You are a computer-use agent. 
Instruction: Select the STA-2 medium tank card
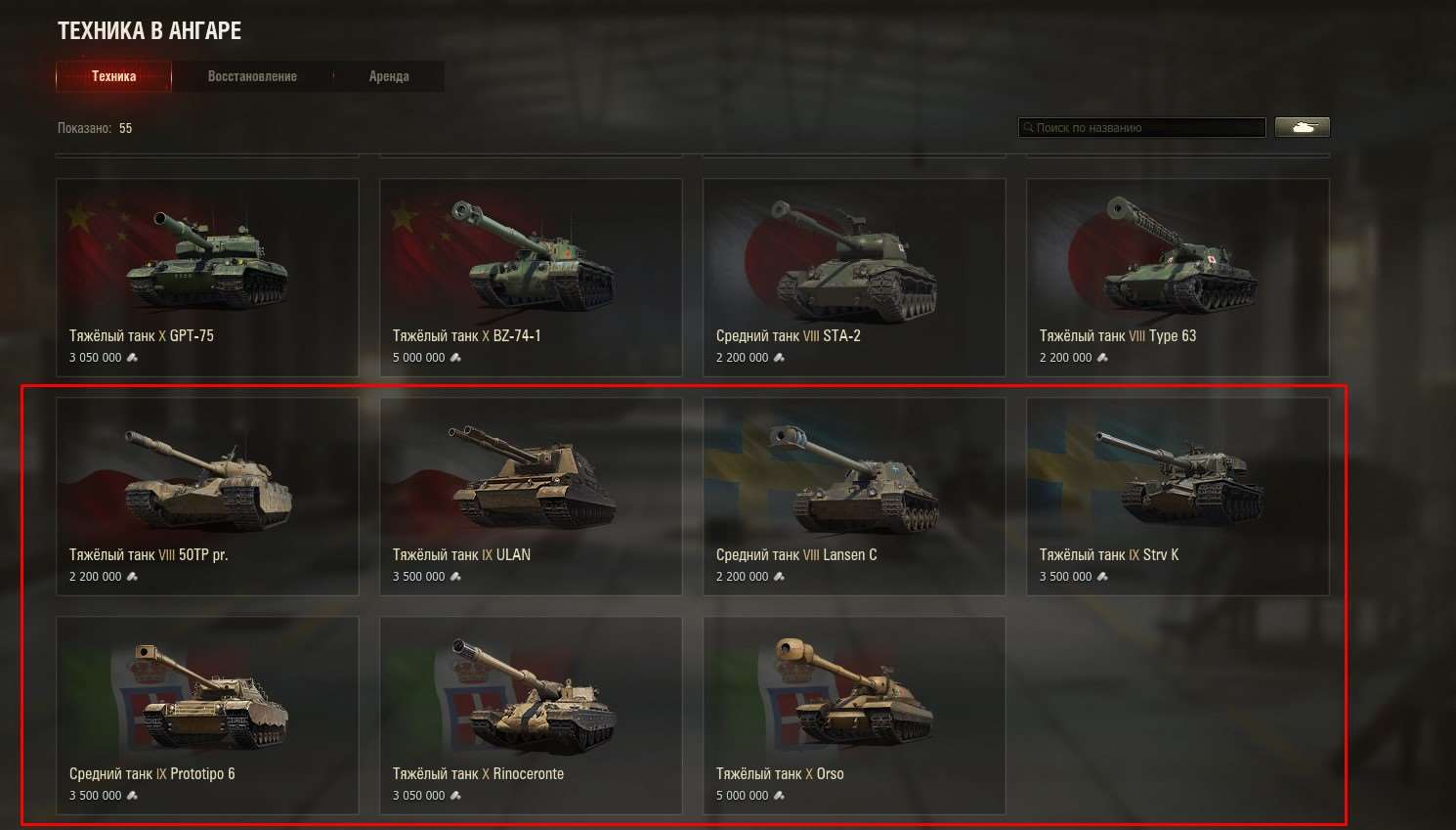coord(854,259)
